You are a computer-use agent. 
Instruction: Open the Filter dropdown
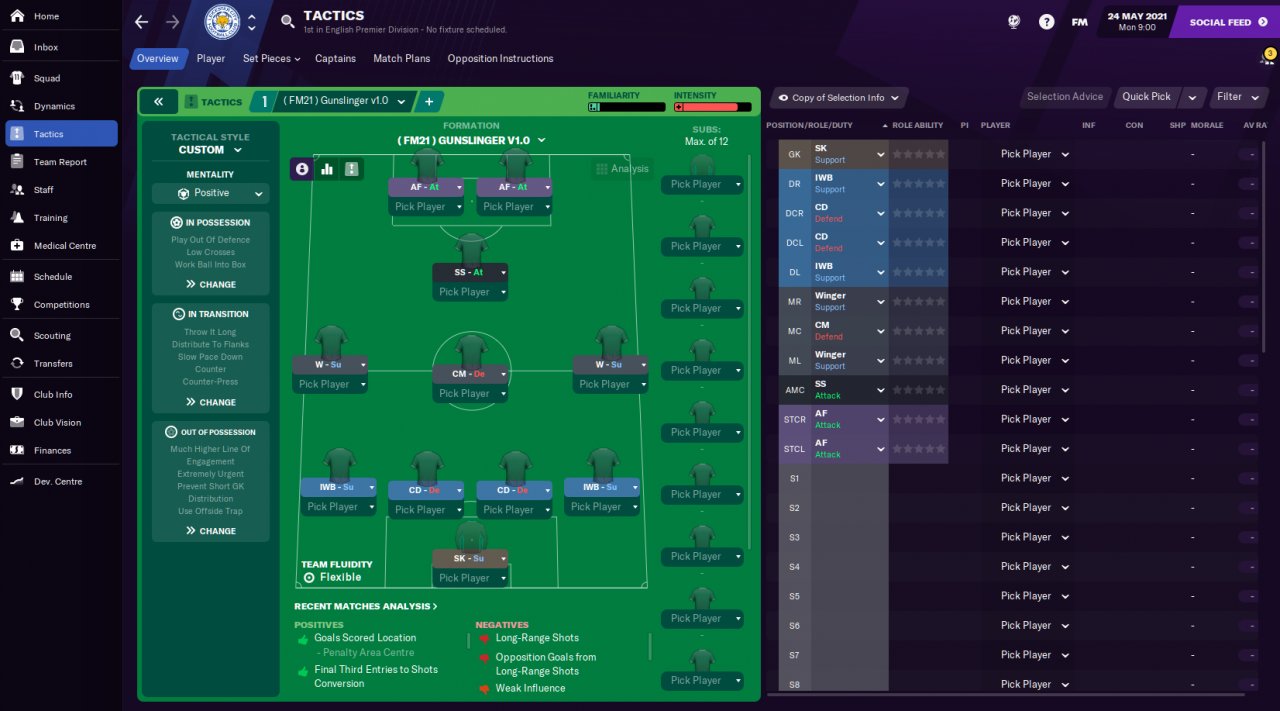click(x=1237, y=97)
